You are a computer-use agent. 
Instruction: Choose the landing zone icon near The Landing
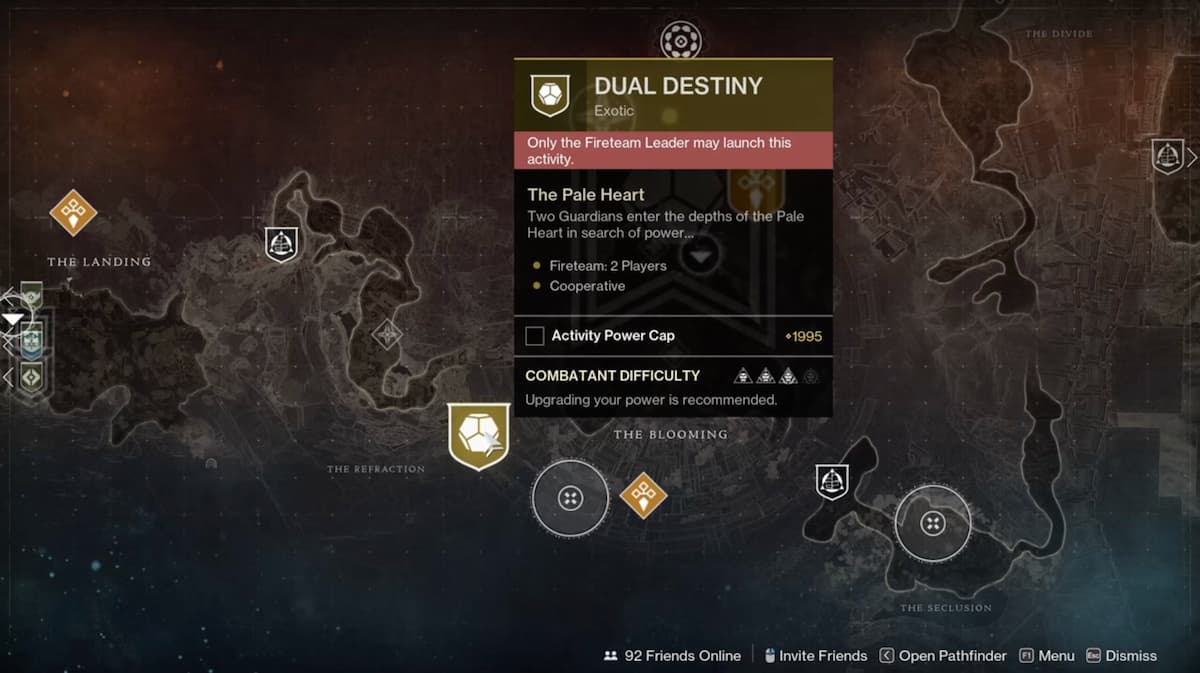pos(282,244)
